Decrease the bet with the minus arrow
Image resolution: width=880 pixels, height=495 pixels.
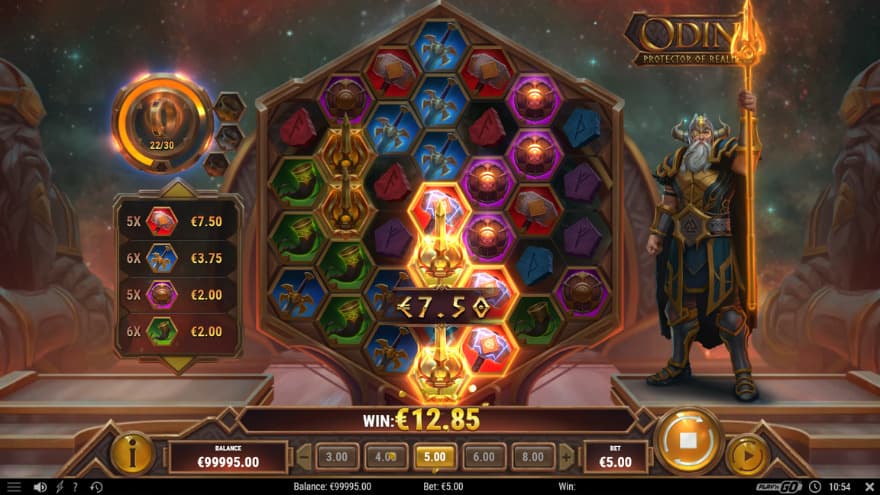tap(304, 457)
